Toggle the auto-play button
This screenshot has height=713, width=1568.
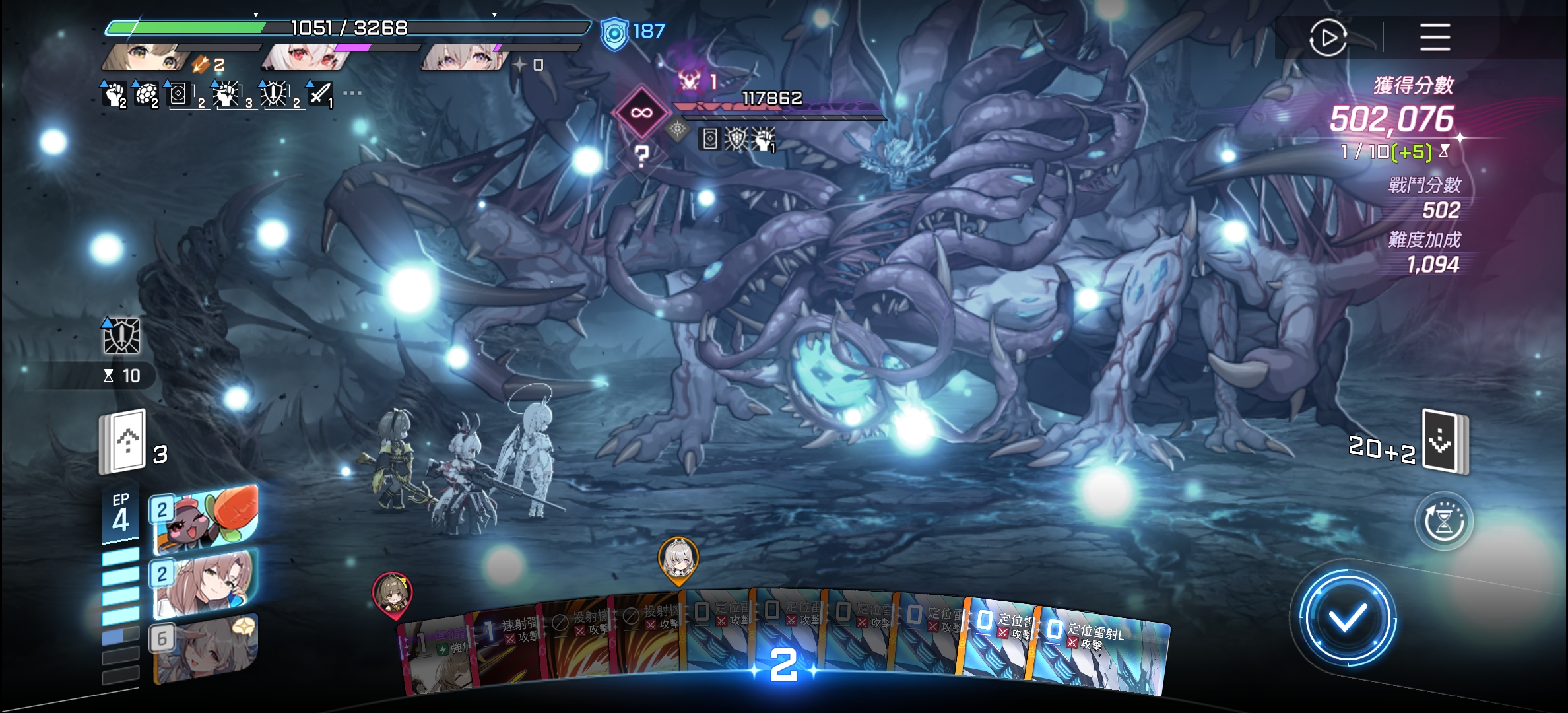point(1328,38)
